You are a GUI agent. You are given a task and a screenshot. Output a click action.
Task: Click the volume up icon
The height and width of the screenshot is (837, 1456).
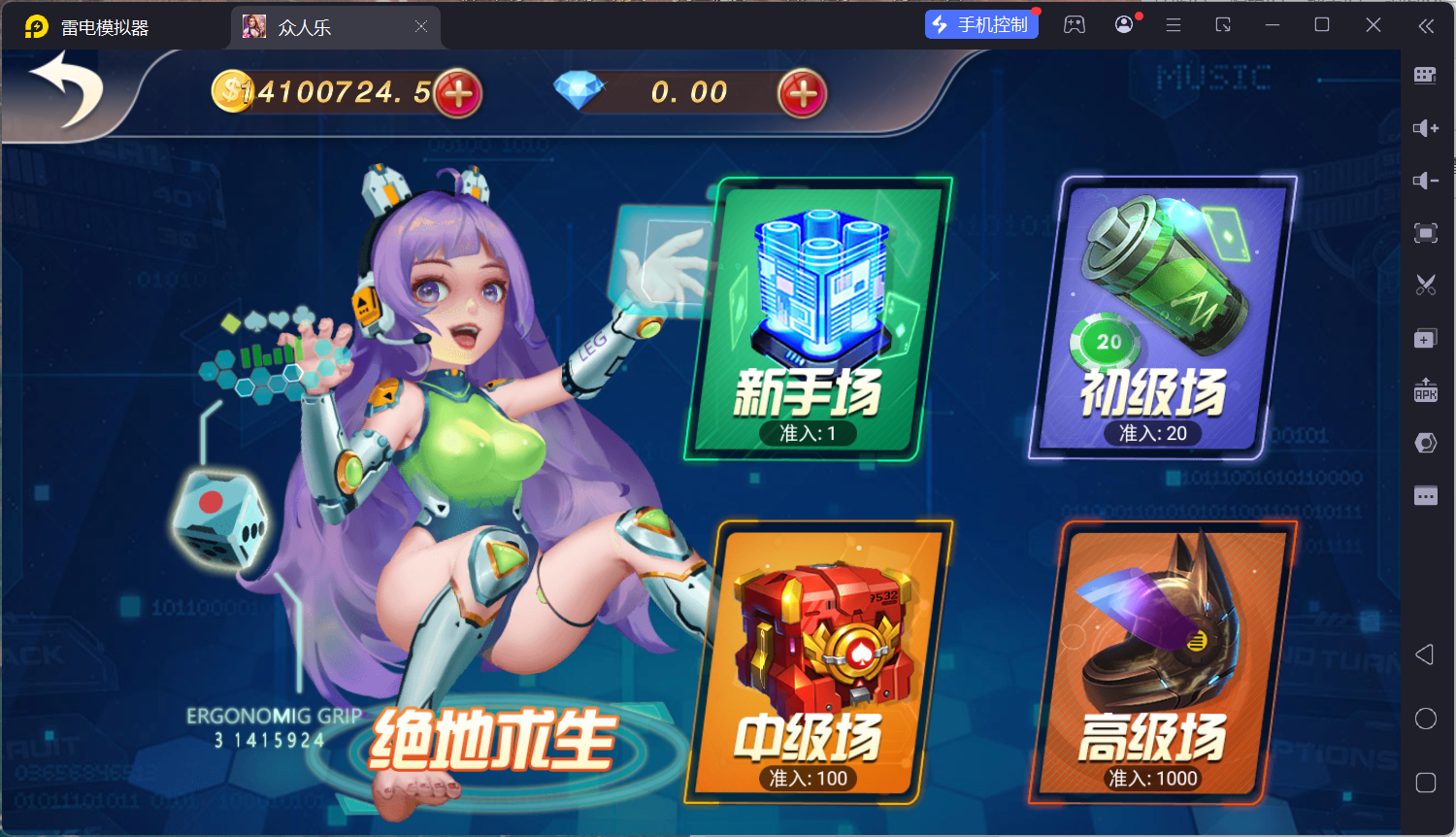pos(1425,127)
